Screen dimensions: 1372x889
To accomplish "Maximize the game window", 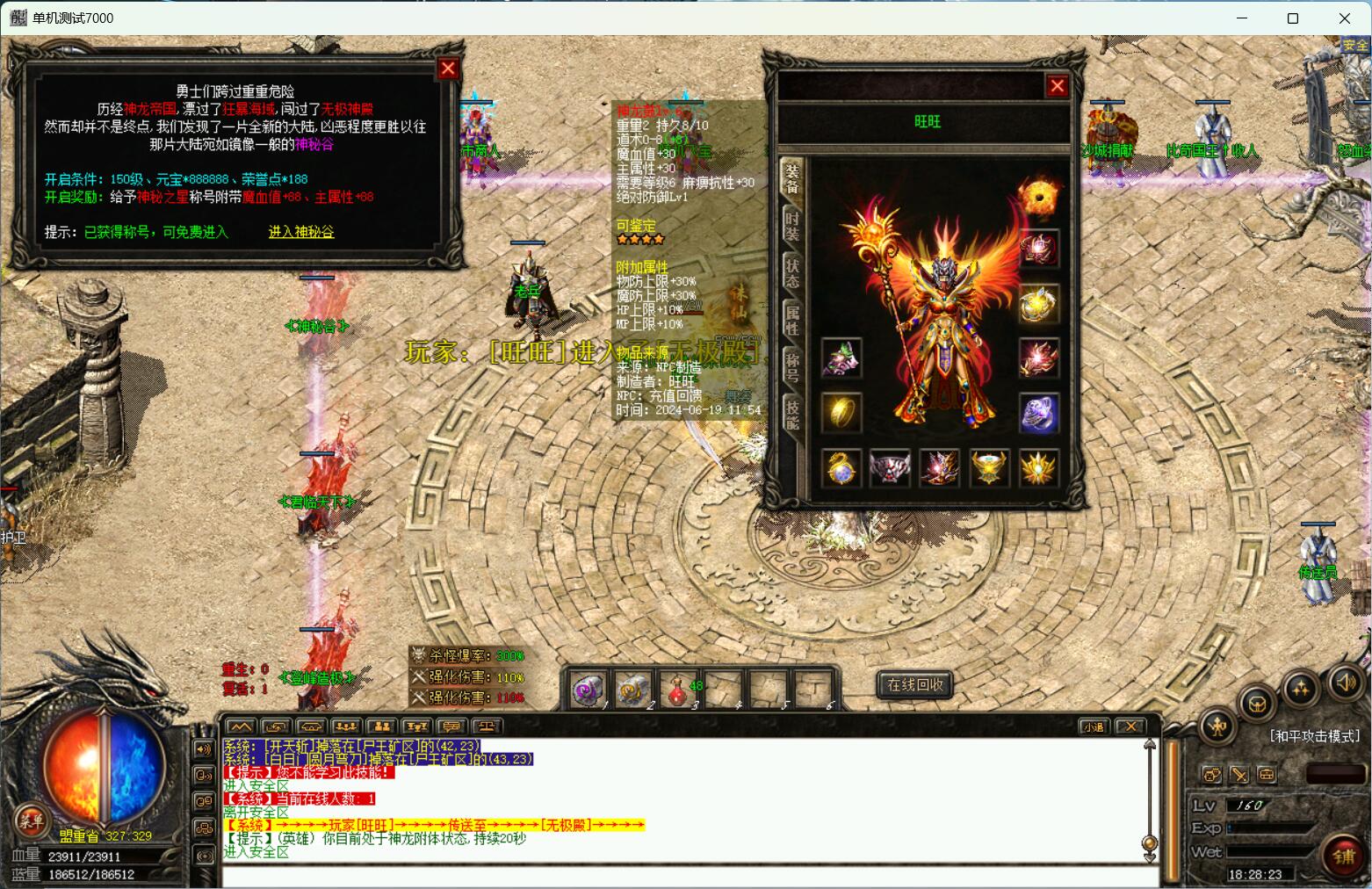I will click(1292, 18).
